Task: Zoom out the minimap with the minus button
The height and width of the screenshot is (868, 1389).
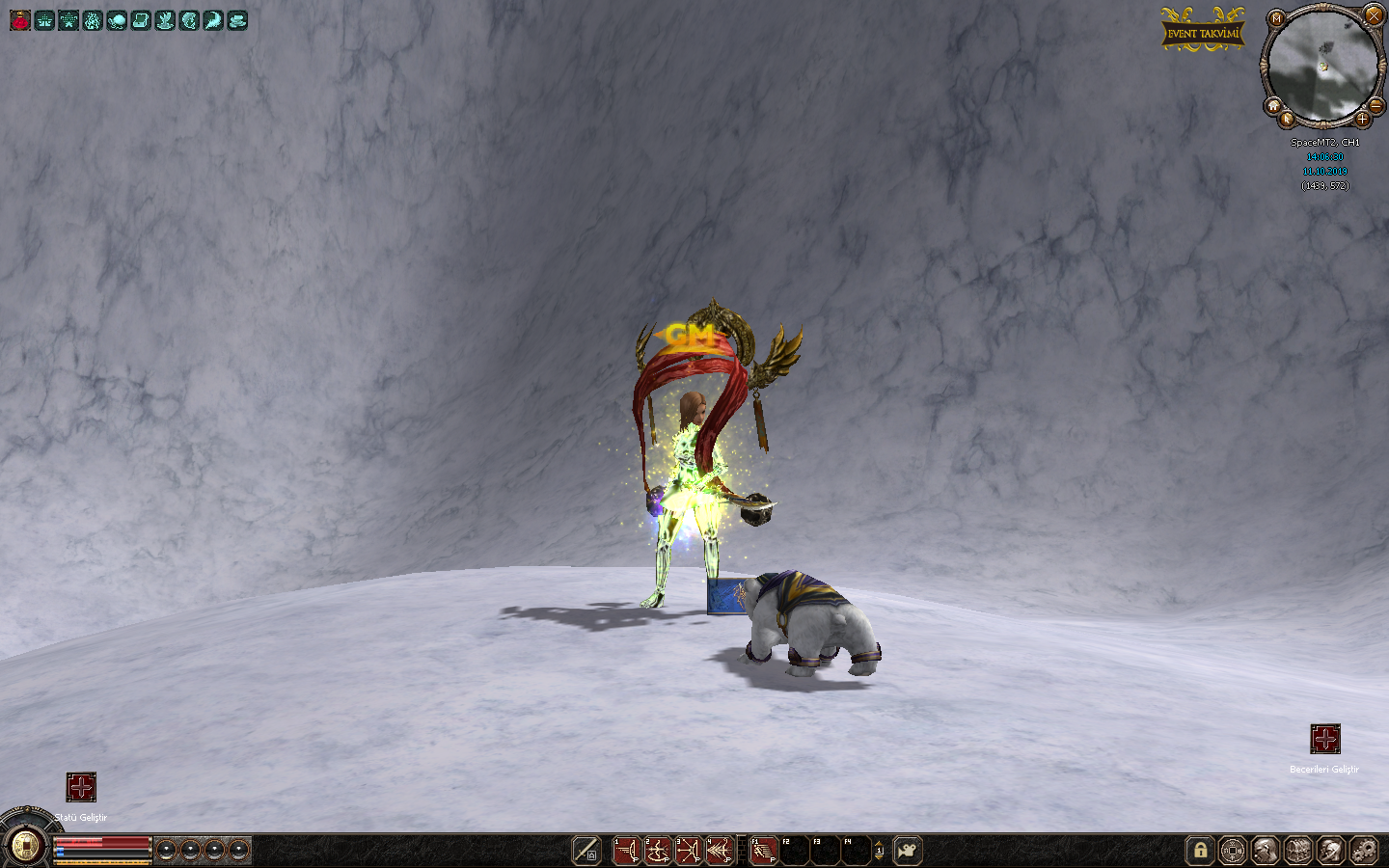Action: [1376, 104]
